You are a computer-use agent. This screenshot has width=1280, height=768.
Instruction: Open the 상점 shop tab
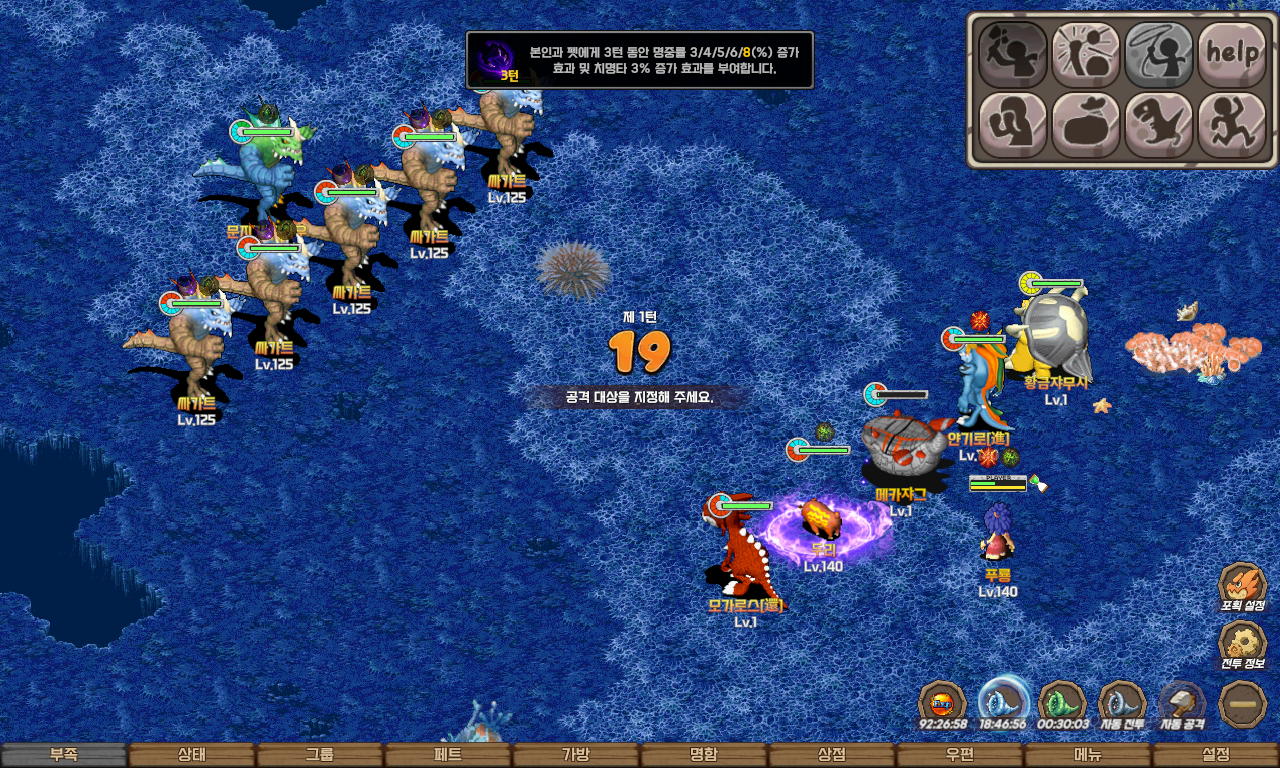(832, 755)
